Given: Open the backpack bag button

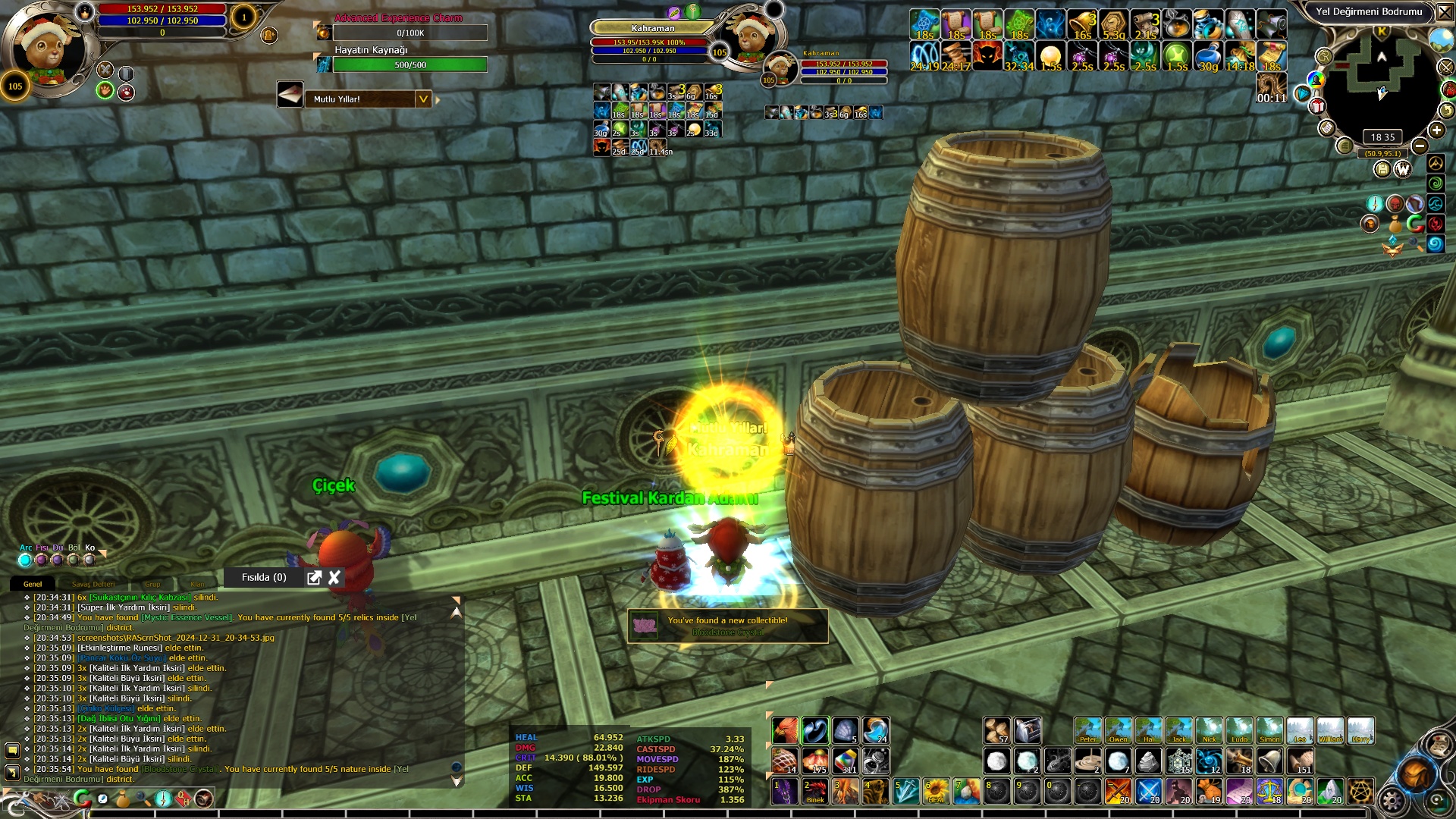Looking at the screenshot, I should (x=1415, y=774).
